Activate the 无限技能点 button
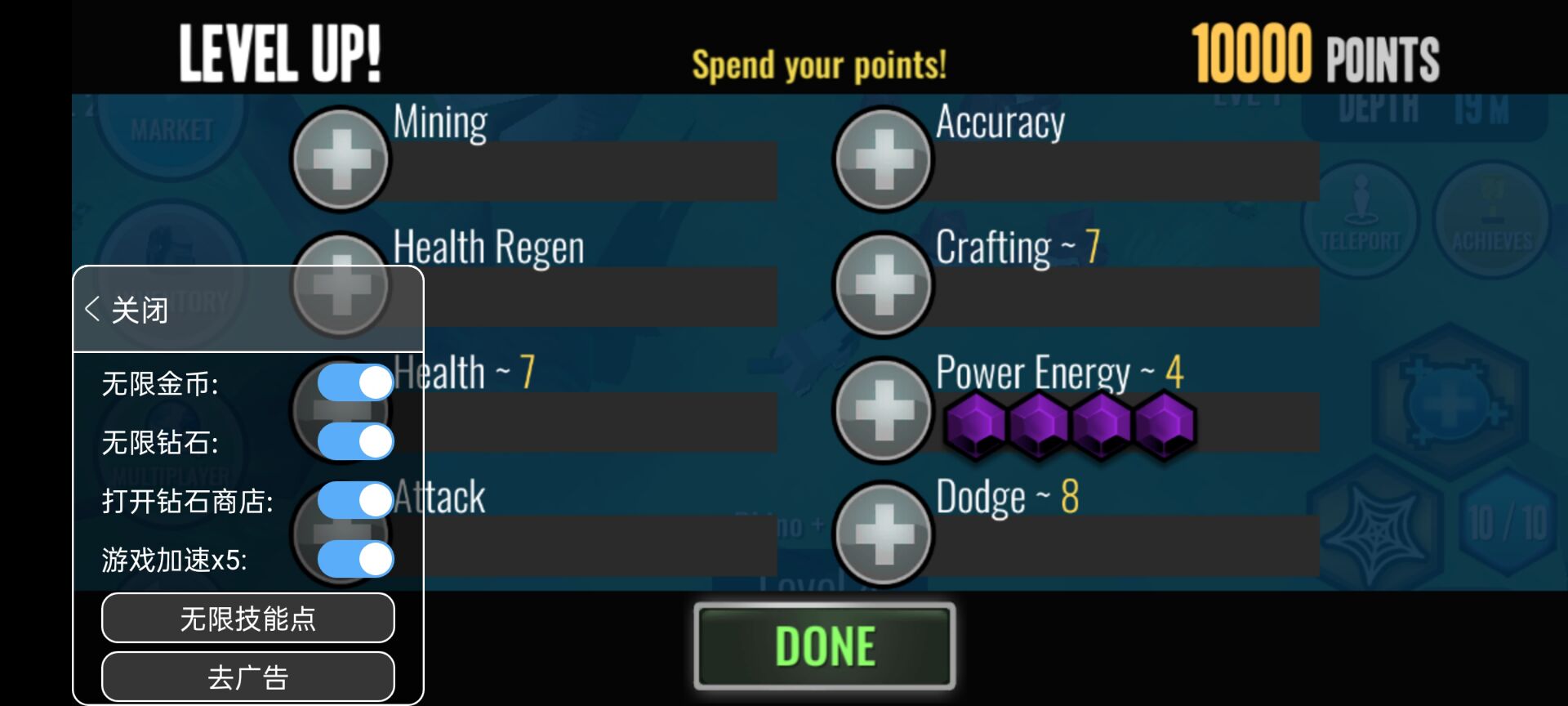1568x706 pixels. pyautogui.click(x=247, y=619)
